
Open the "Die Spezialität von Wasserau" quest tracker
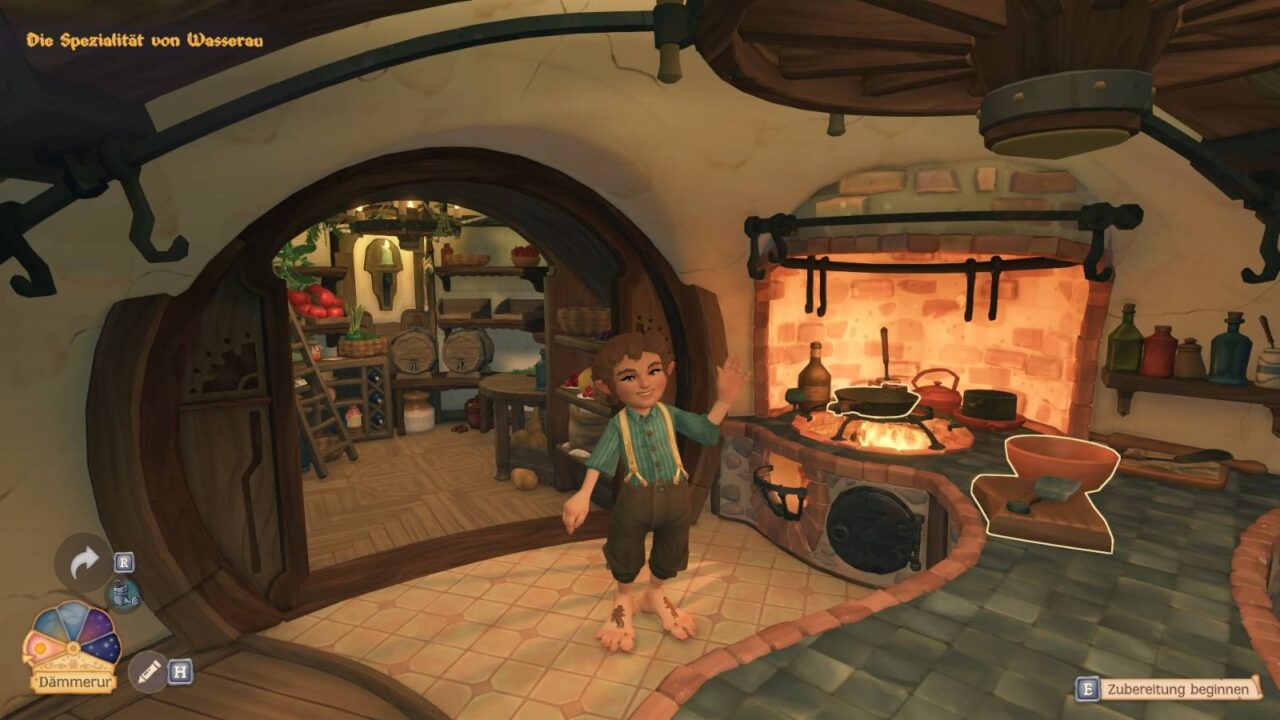click(145, 41)
